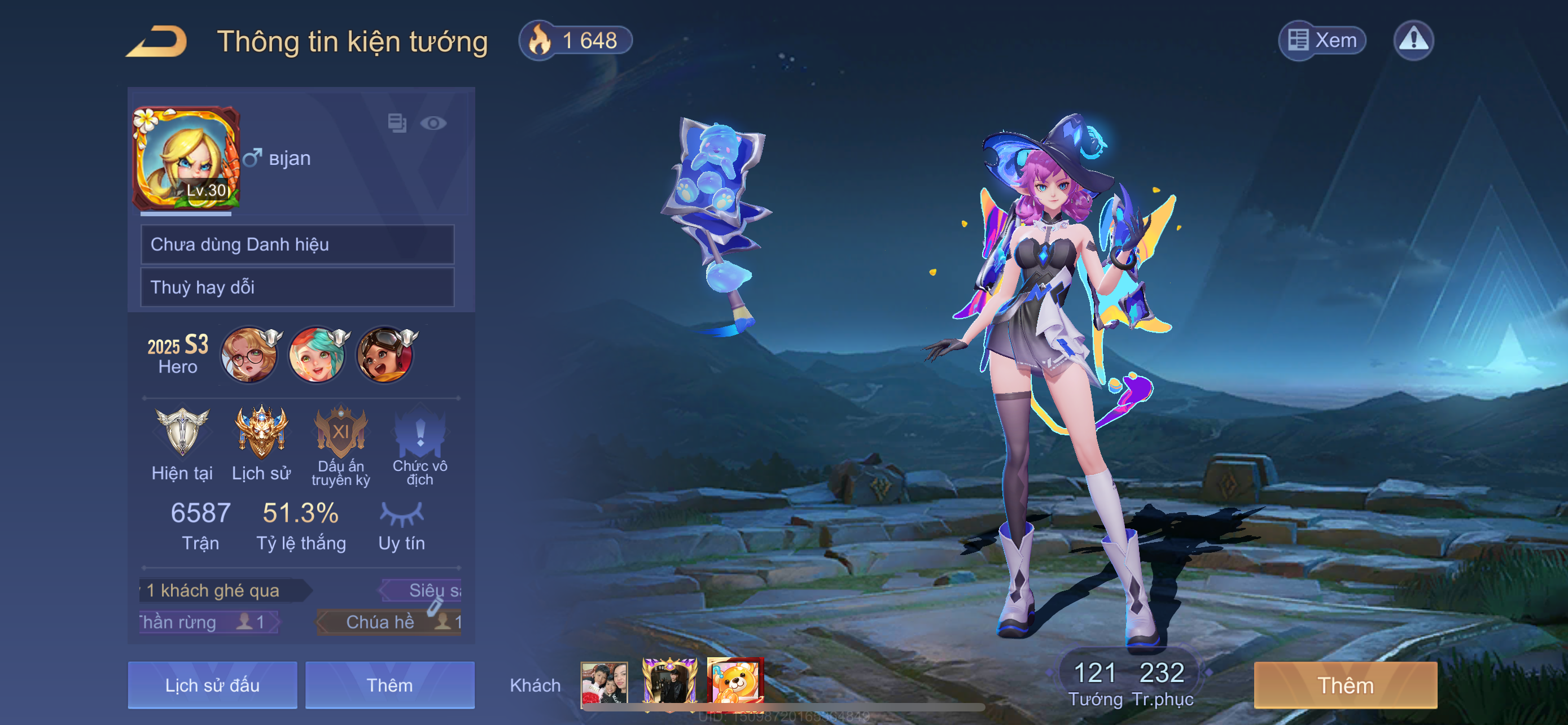Edit the Thuỳ hay dỗi signature
The height and width of the screenshot is (725, 1568).
click(297, 287)
